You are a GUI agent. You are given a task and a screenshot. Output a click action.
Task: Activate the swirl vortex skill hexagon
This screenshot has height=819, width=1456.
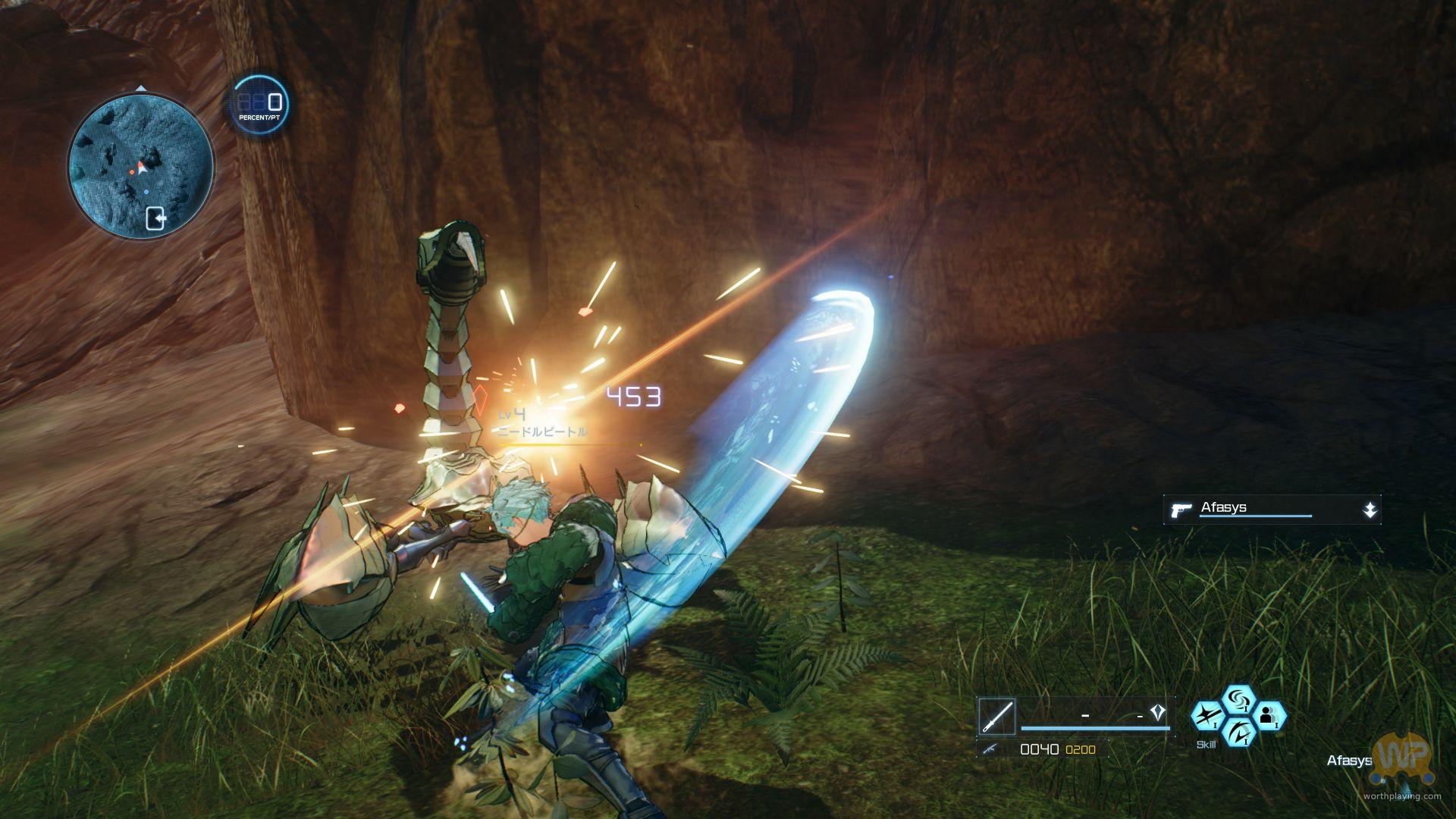point(1239,699)
